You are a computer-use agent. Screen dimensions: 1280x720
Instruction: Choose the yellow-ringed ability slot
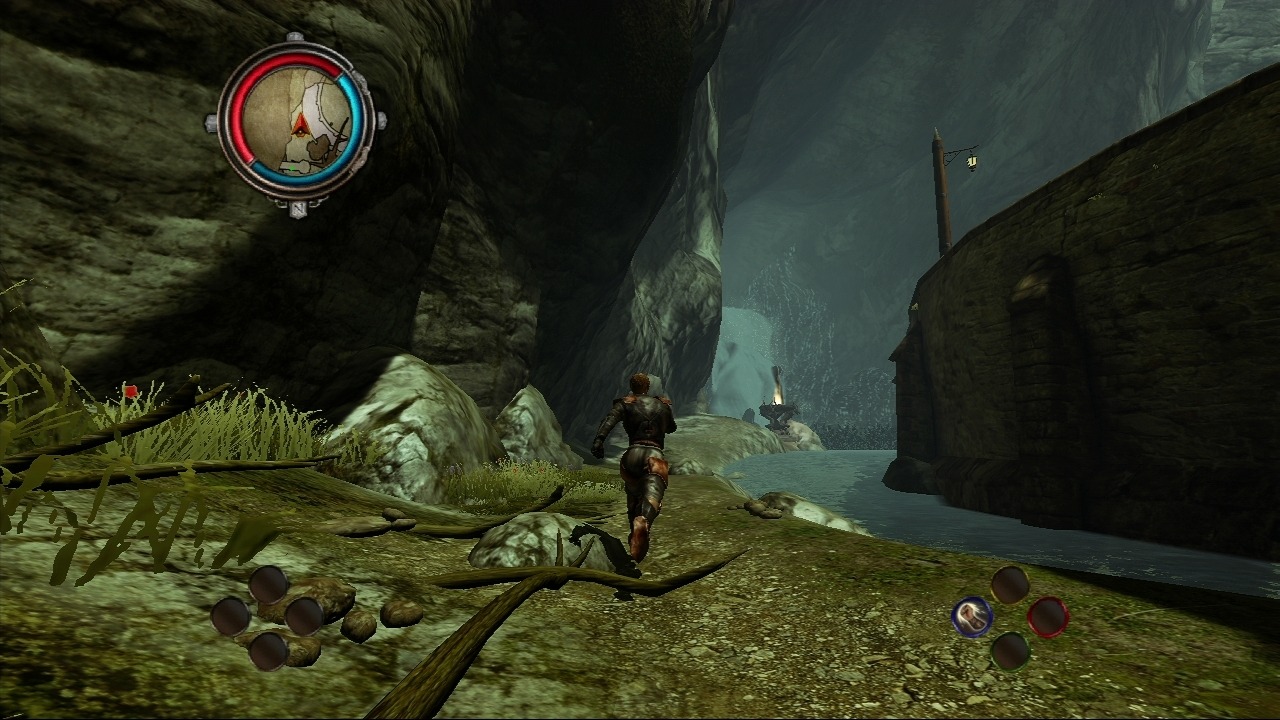click(x=1010, y=585)
